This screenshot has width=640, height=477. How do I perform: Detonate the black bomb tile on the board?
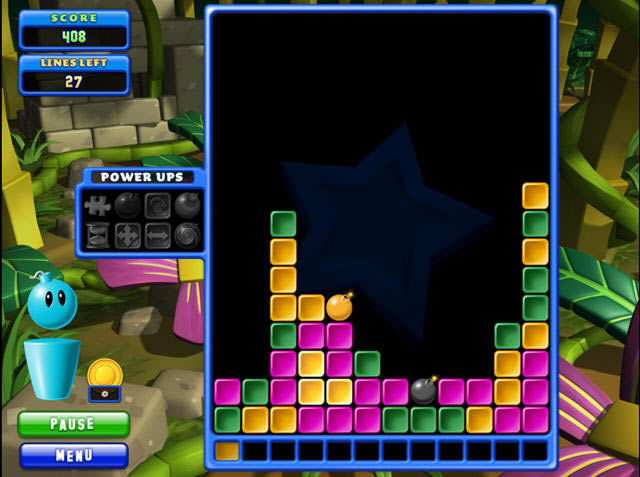424,390
